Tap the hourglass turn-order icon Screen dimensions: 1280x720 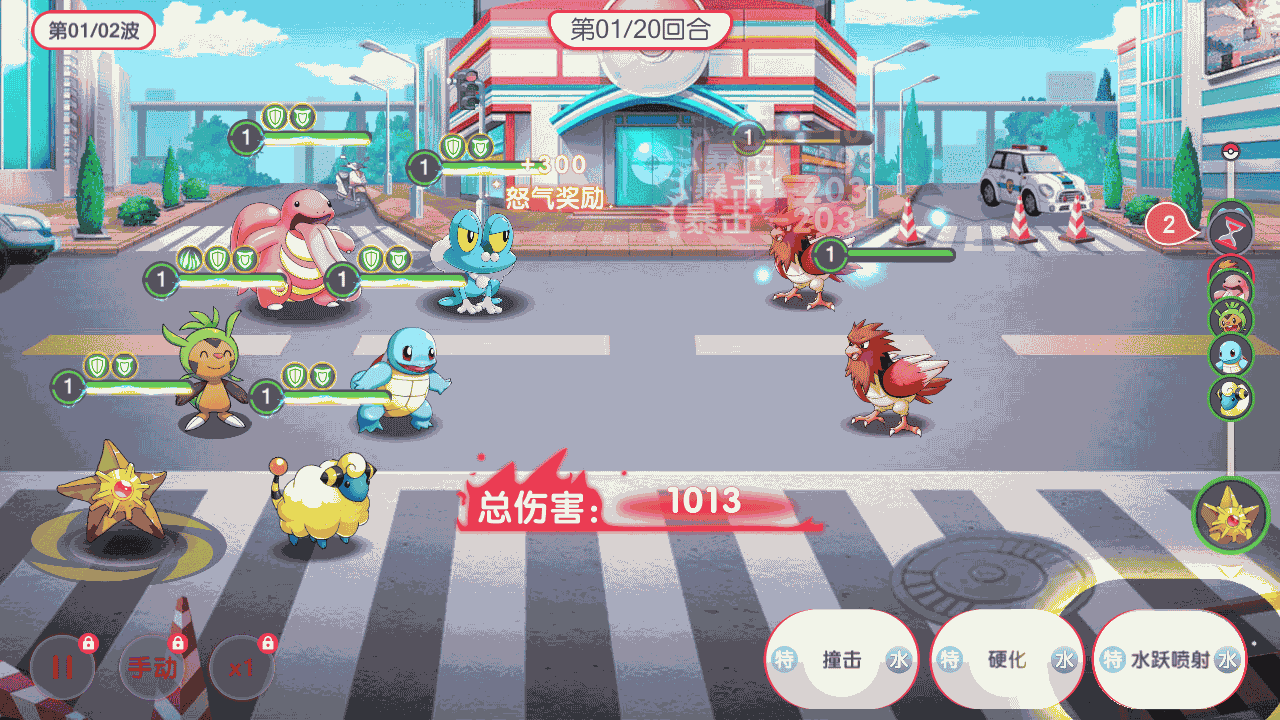pyautogui.click(x=1230, y=232)
